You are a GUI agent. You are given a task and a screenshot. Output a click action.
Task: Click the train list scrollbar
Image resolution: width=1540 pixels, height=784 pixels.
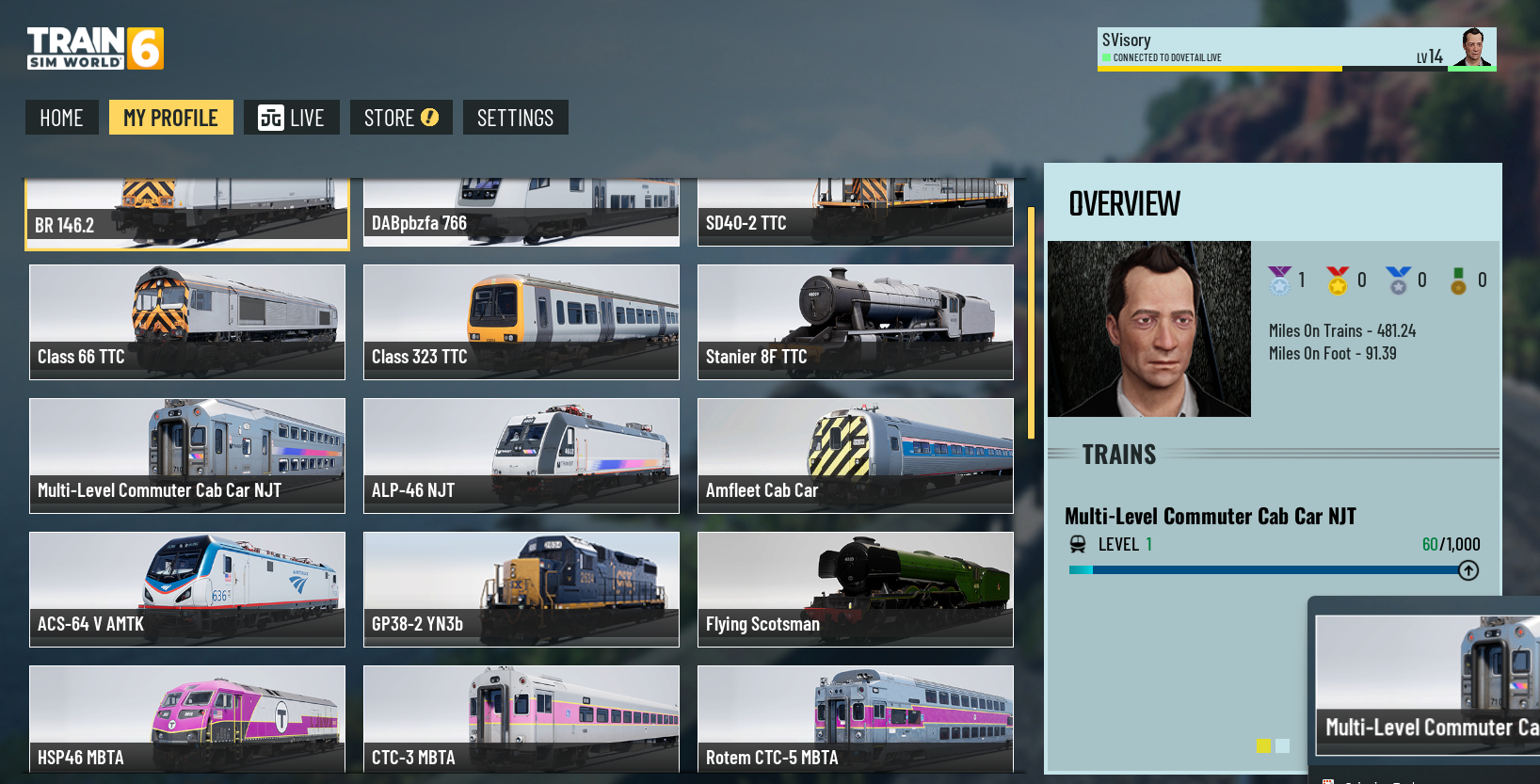pyautogui.click(x=1031, y=323)
